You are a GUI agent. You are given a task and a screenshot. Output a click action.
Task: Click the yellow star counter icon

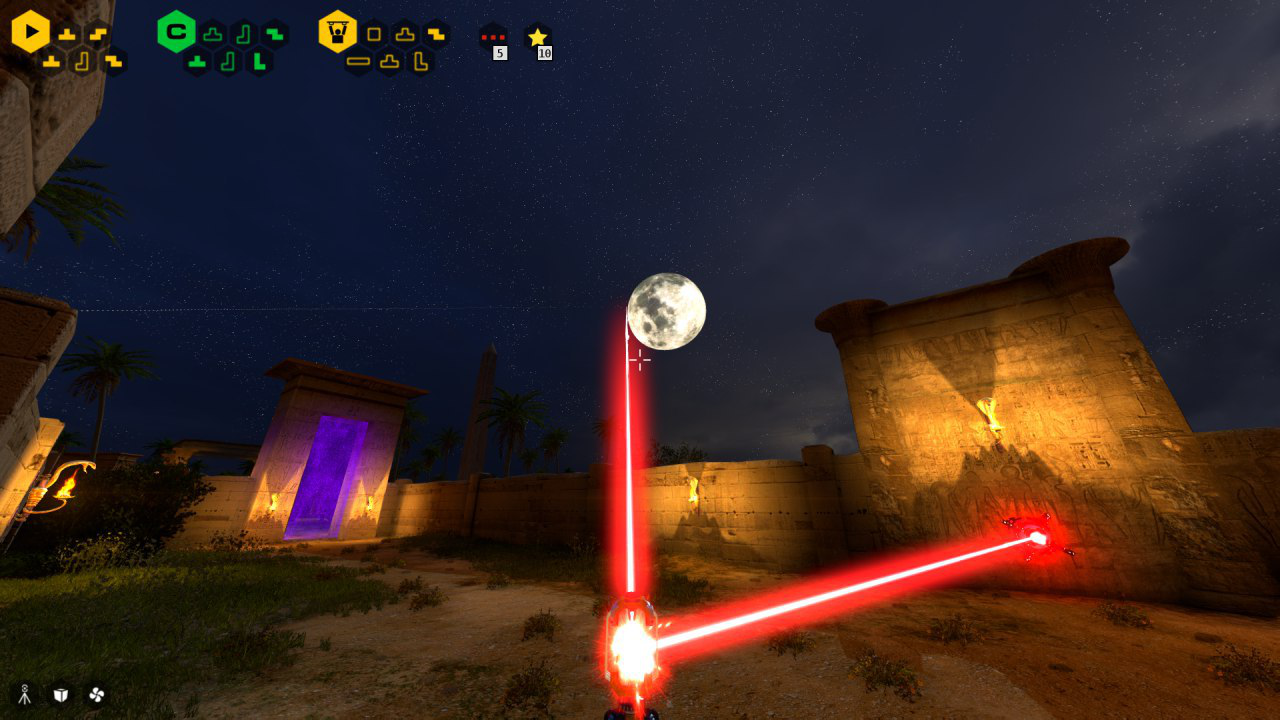[x=538, y=37]
